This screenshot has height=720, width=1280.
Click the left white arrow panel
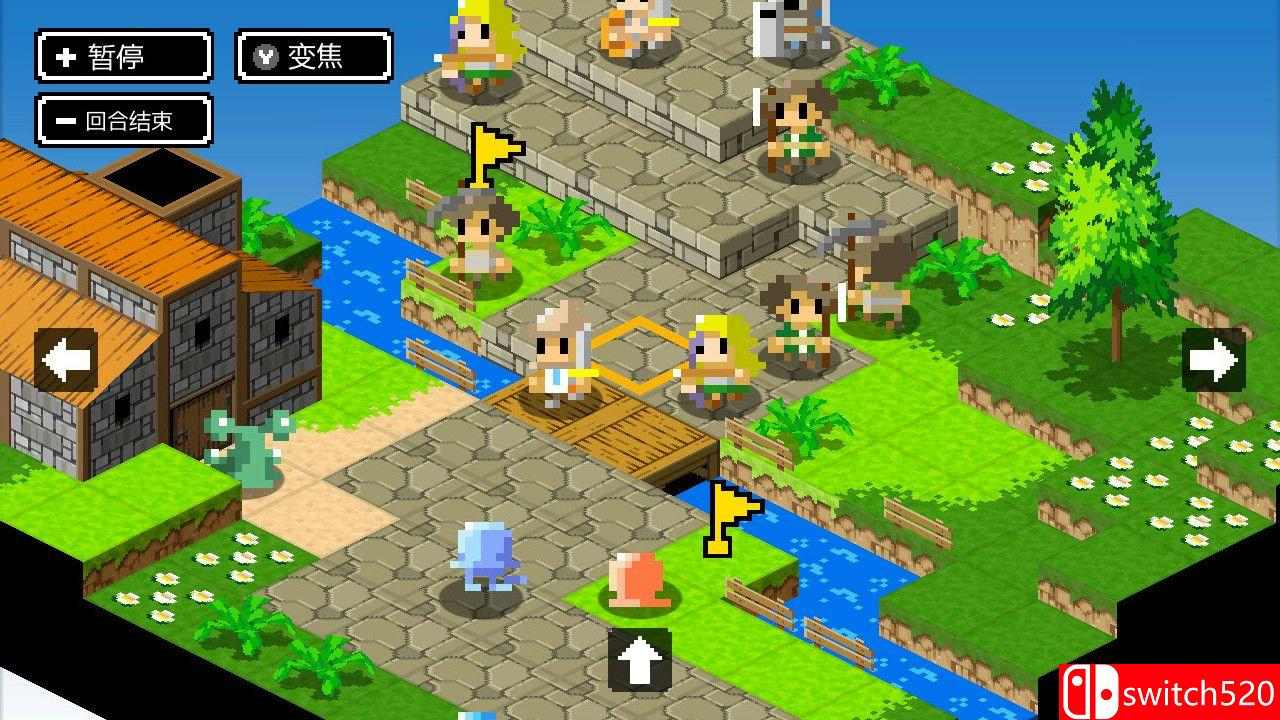(64, 360)
